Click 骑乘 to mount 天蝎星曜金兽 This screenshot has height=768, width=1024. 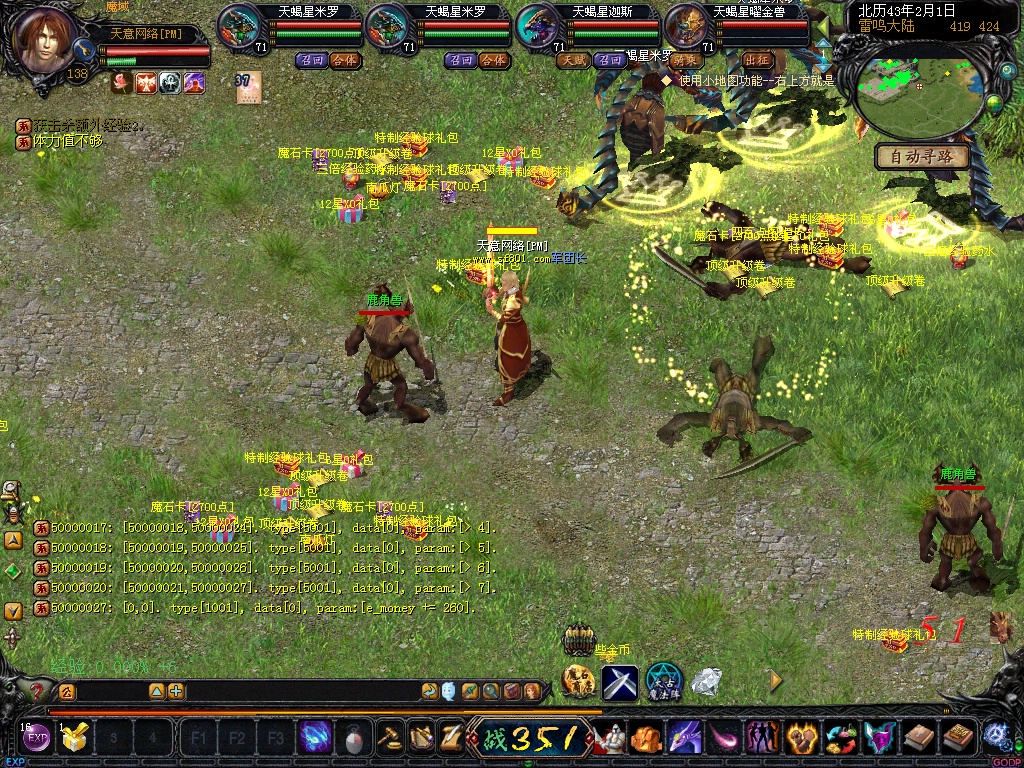click(686, 60)
